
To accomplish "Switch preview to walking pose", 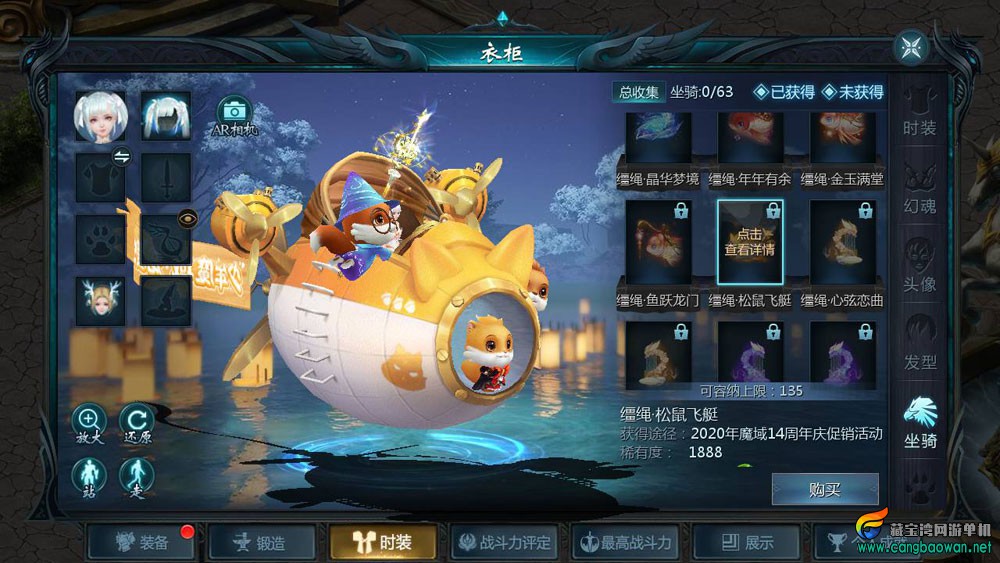I will (x=137, y=476).
